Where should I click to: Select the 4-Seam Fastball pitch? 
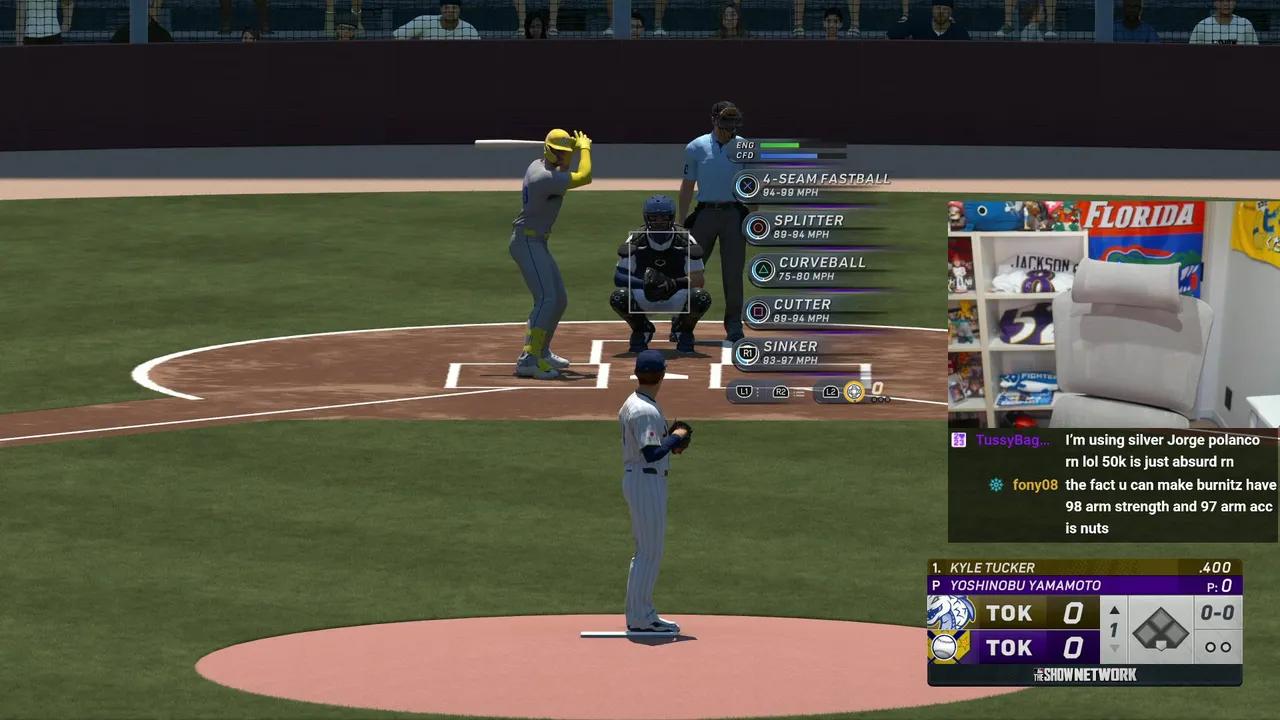click(812, 185)
